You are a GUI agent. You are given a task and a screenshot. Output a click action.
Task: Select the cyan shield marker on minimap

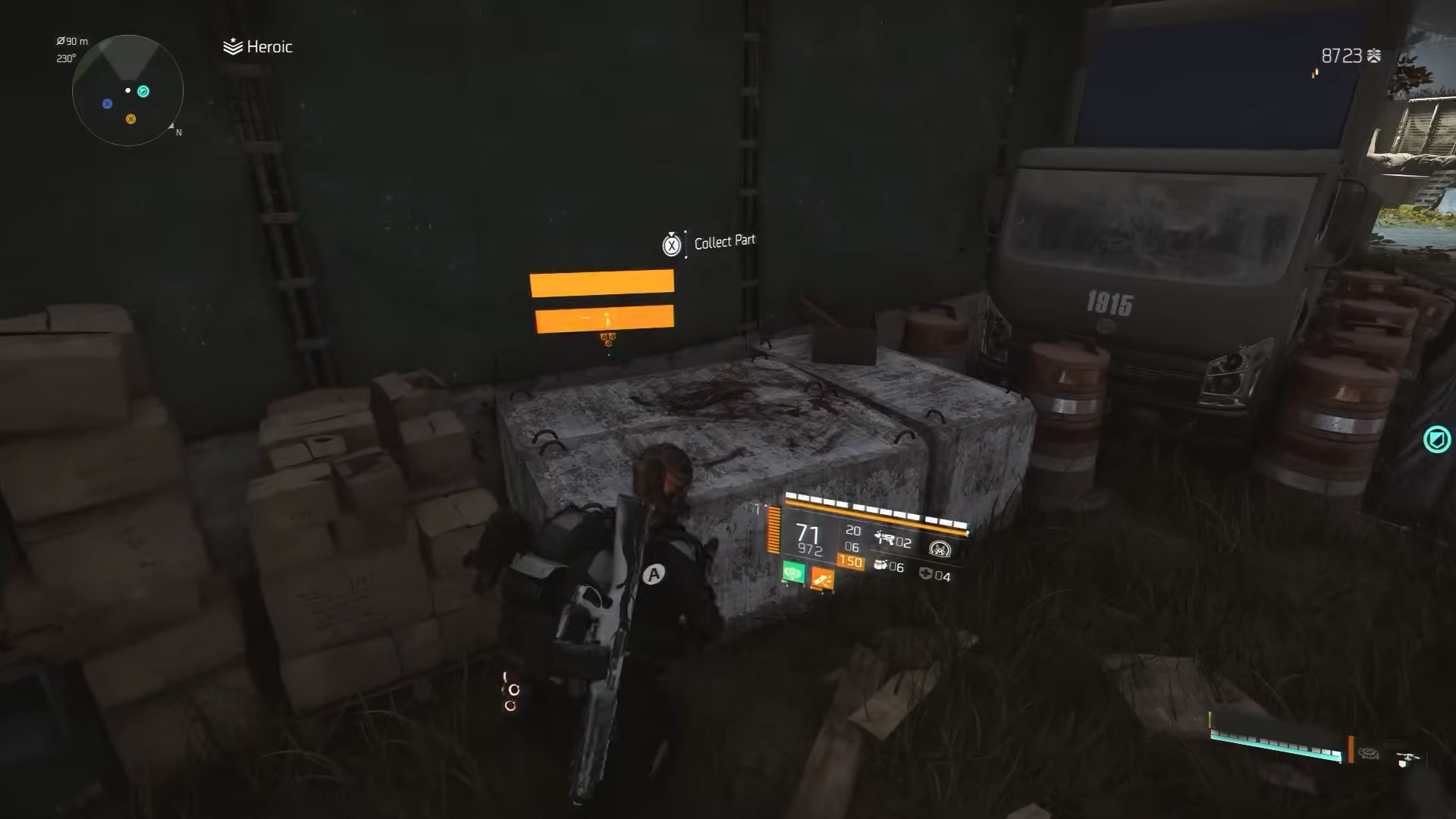(143, 92)
